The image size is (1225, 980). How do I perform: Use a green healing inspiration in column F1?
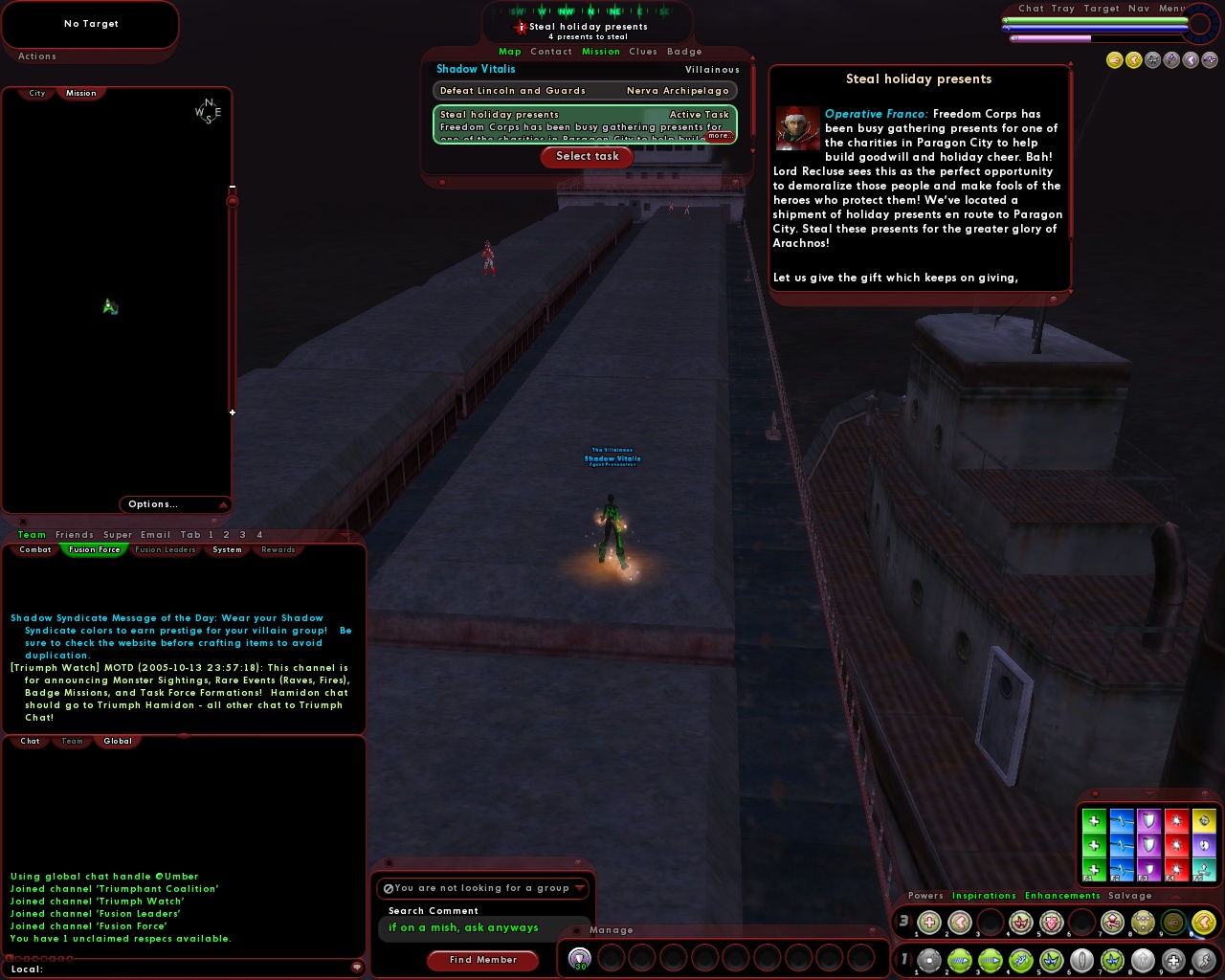(1094, 821)
